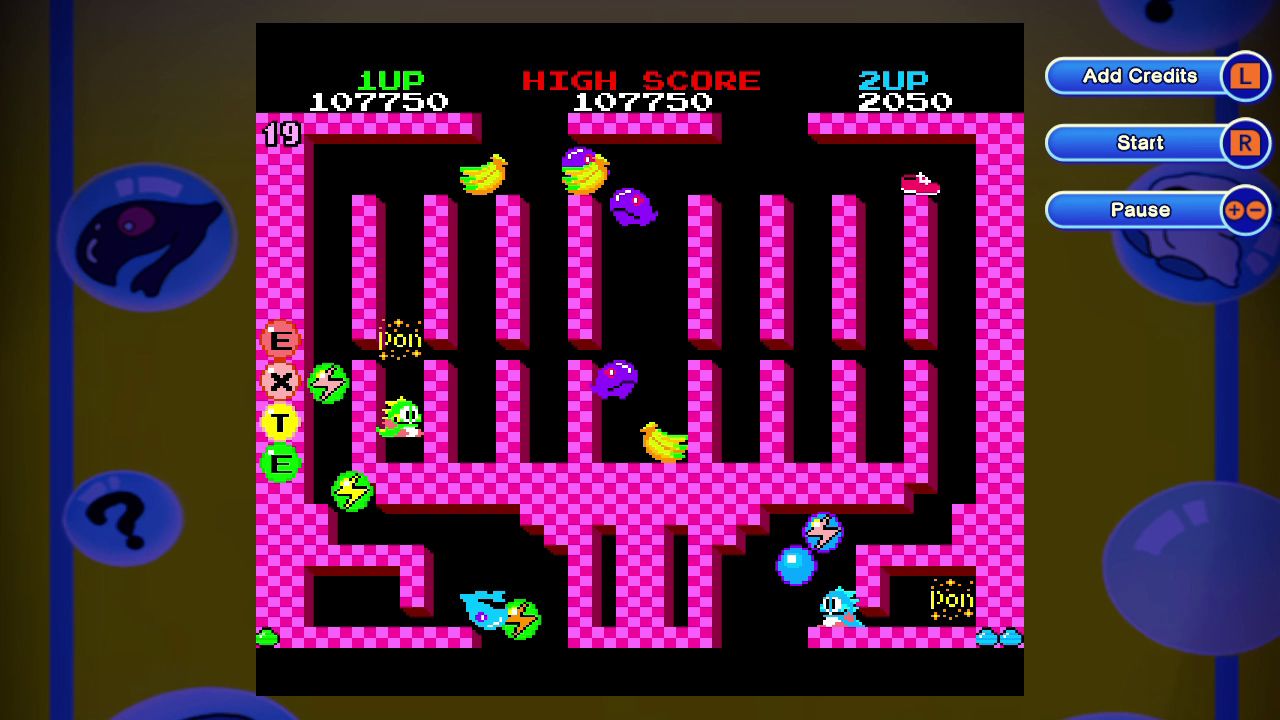
Task: Click the plus-minus Pause button icon
Action: pos(1246,210)
